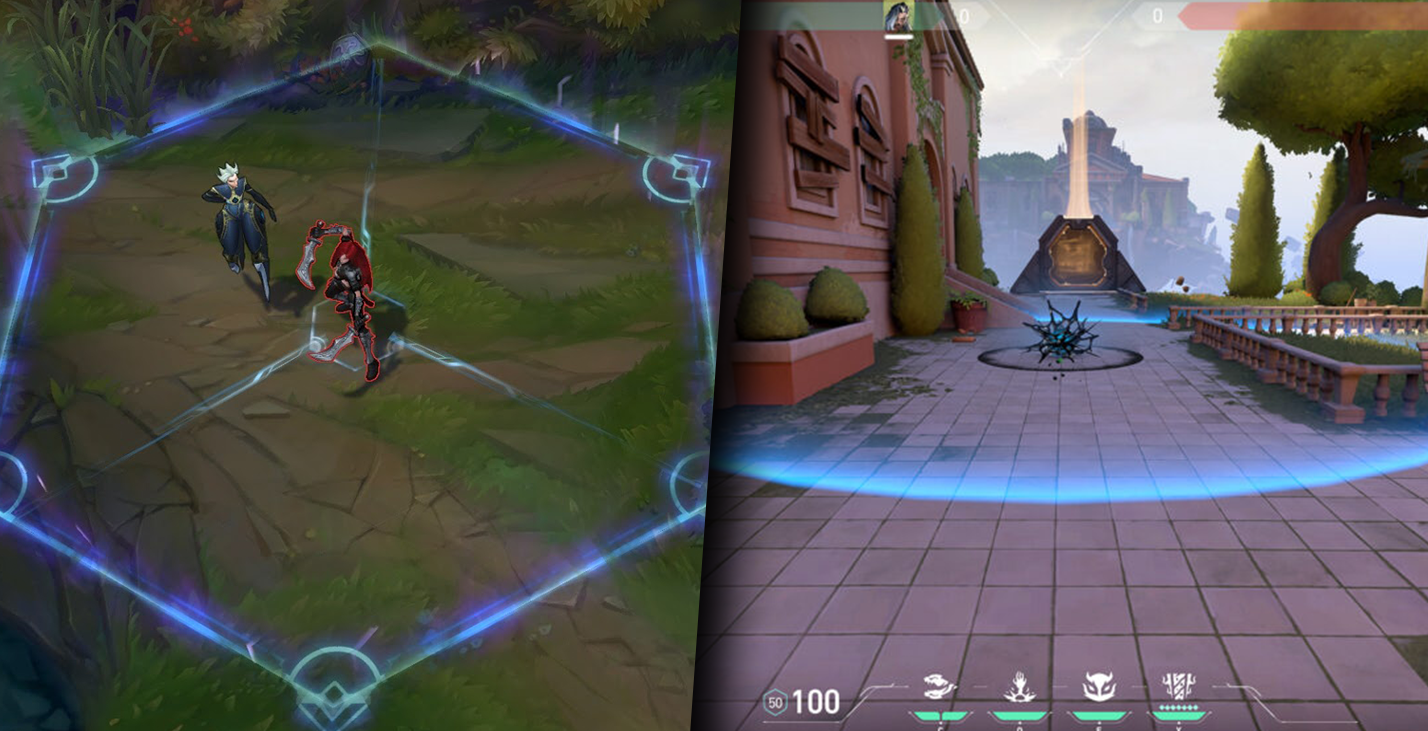Select Fade's Haunt ability icon

(x=1099, y=684)
